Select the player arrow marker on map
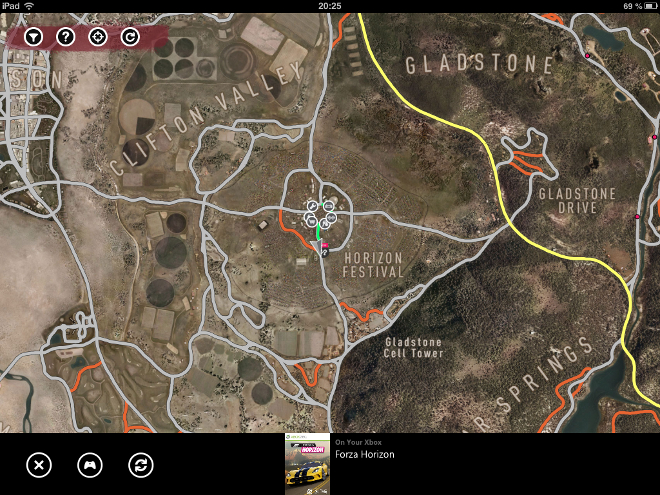This screenshot has height=495, width=660. tap(318, 246)
